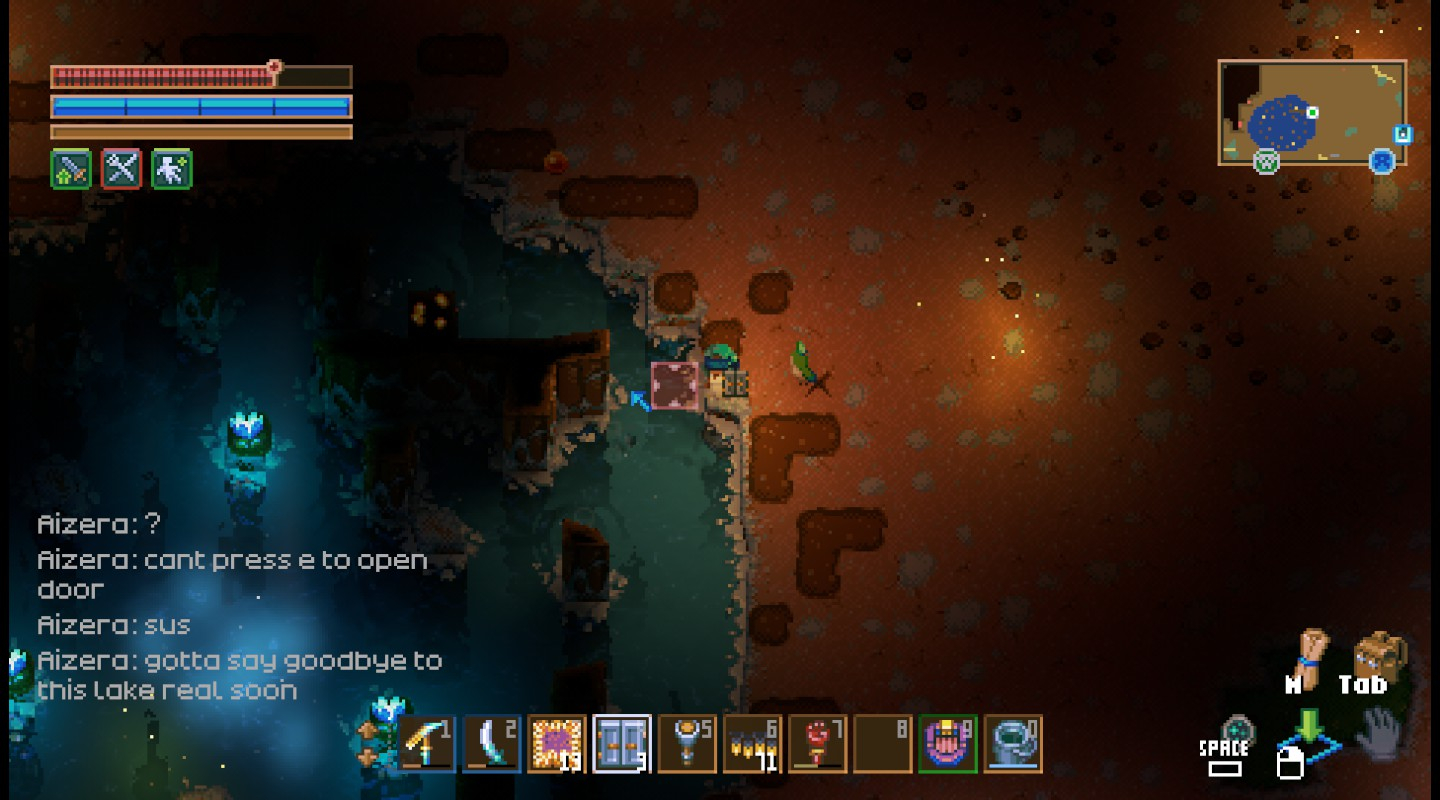The height and width of the screenshot is (800, 1440).
Task: Click the green sword buff icon
Action: coord(71,169)
